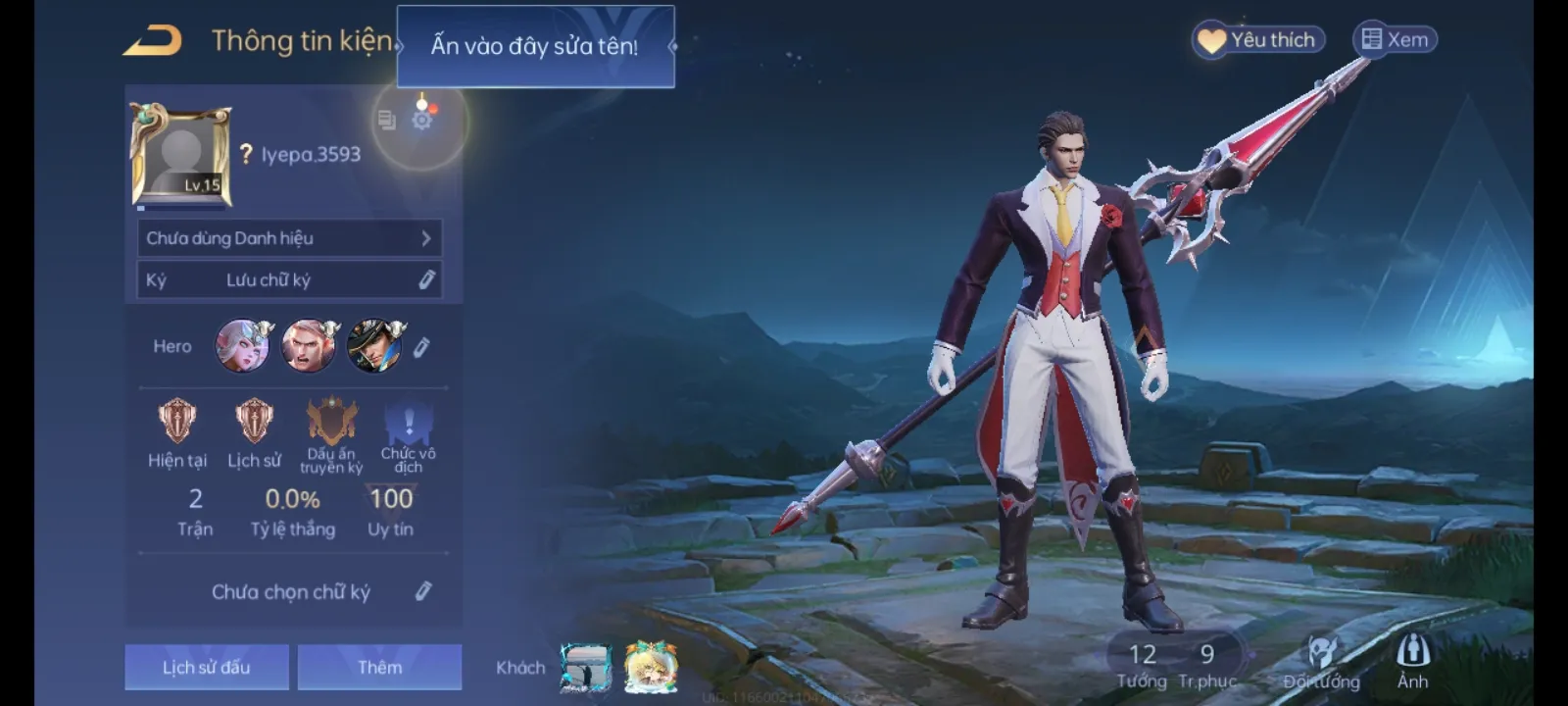Viewport: 1568px width, 706px height.
Task: Edit favorite heroes using the pencil icon
Action: (x=422, y=347)
